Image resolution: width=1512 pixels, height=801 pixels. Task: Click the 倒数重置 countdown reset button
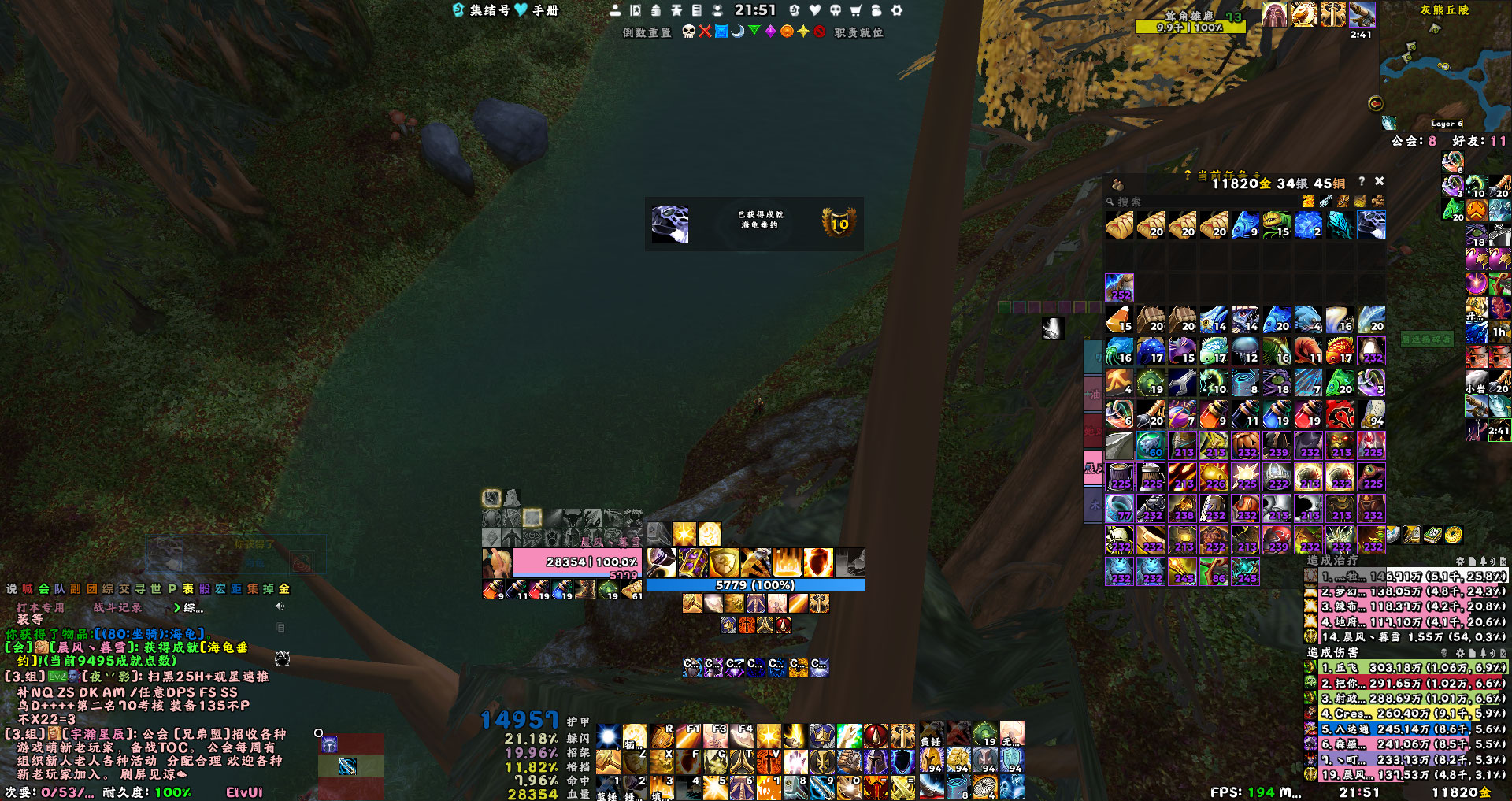point(647,32)
